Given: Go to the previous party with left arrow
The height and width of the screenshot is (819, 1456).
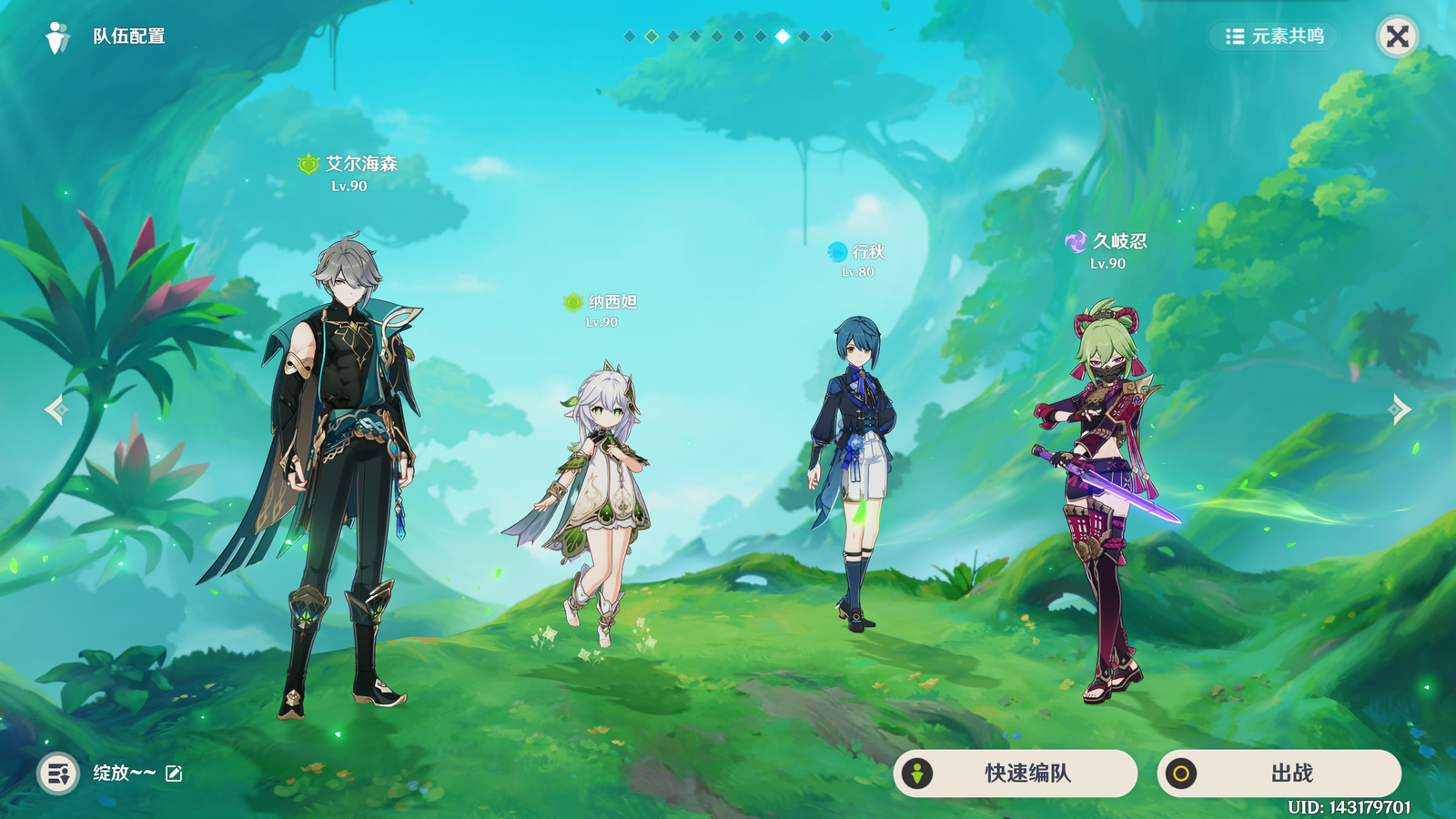Looking at the screenshot, I should 56,409.
